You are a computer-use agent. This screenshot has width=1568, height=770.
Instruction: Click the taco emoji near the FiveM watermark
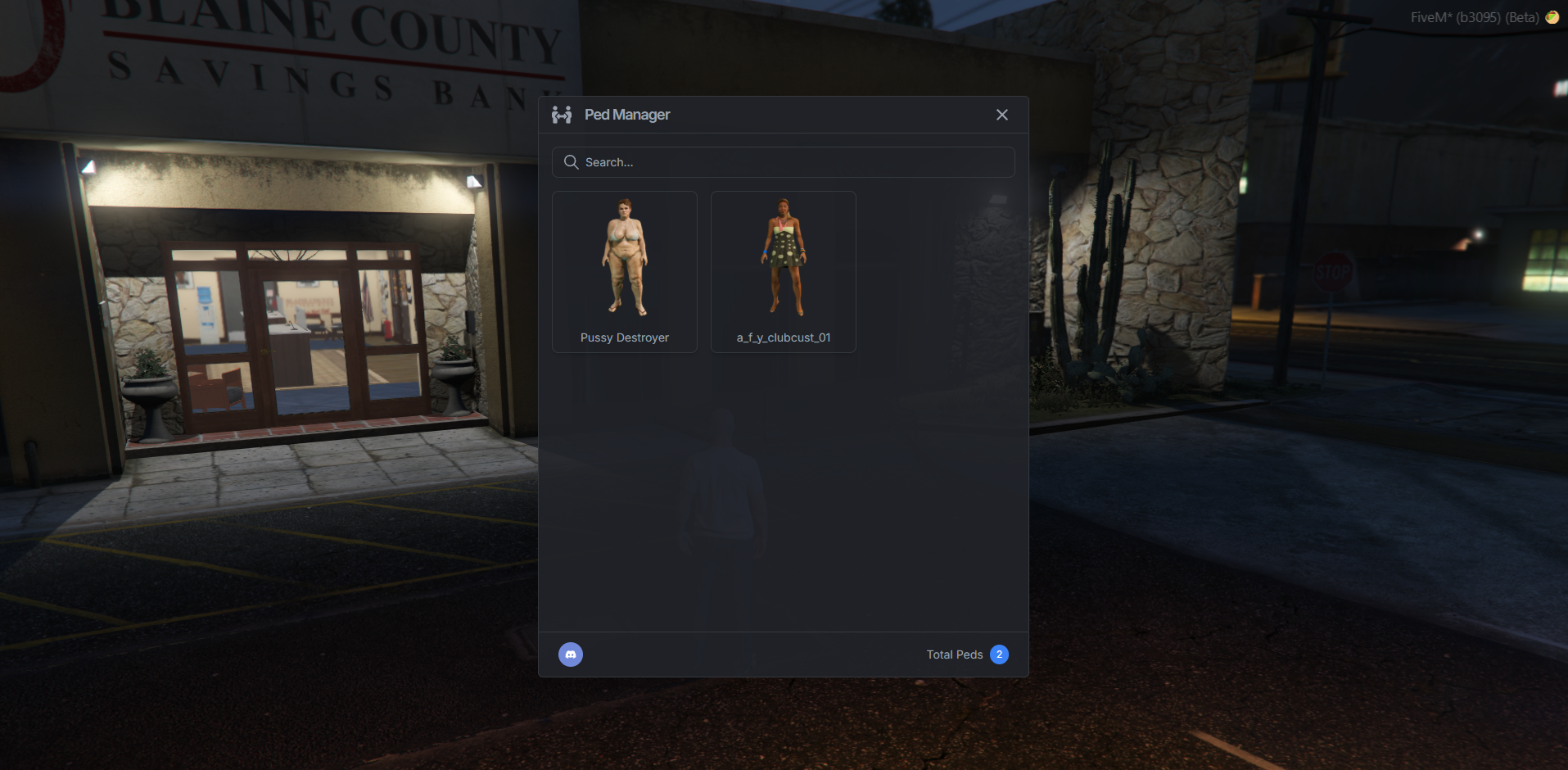click(x=1553, y=16)
